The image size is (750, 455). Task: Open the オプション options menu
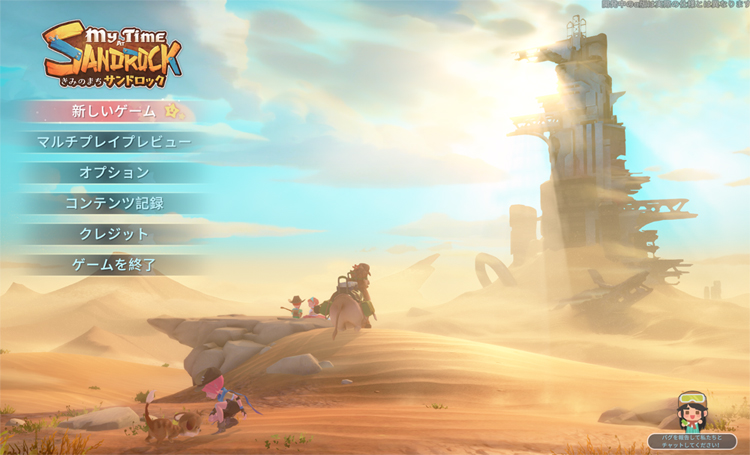(x=114, y=172)
